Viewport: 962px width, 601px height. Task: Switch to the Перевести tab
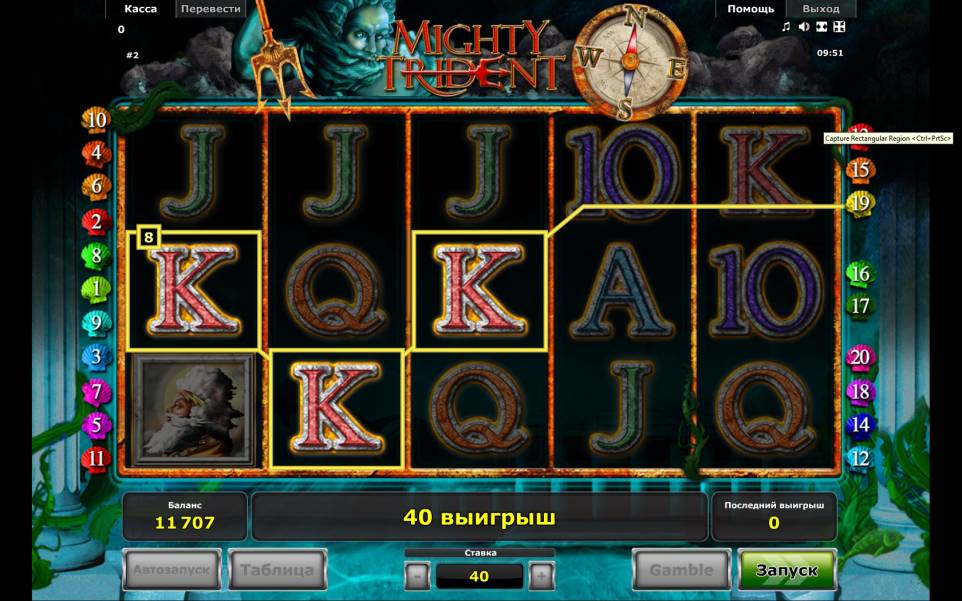coord(212,9)
